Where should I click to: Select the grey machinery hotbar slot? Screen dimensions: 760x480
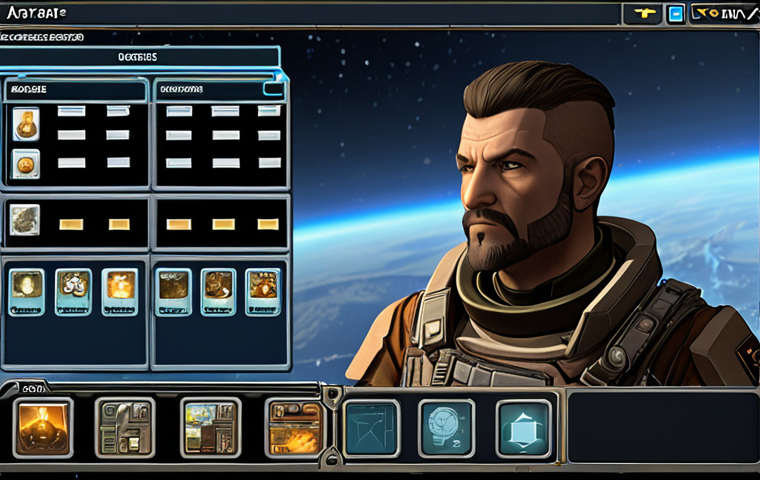click(125, 427)
